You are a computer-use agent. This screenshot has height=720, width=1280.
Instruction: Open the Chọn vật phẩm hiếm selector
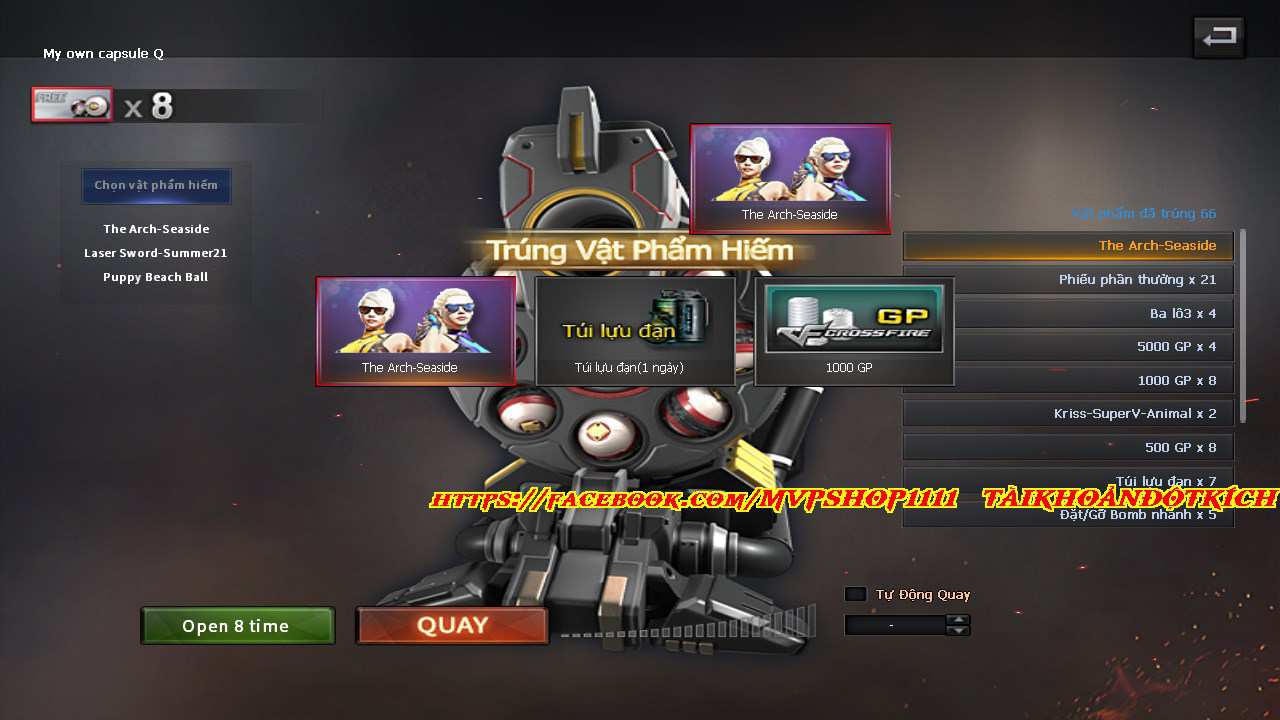tap(156, 185)
